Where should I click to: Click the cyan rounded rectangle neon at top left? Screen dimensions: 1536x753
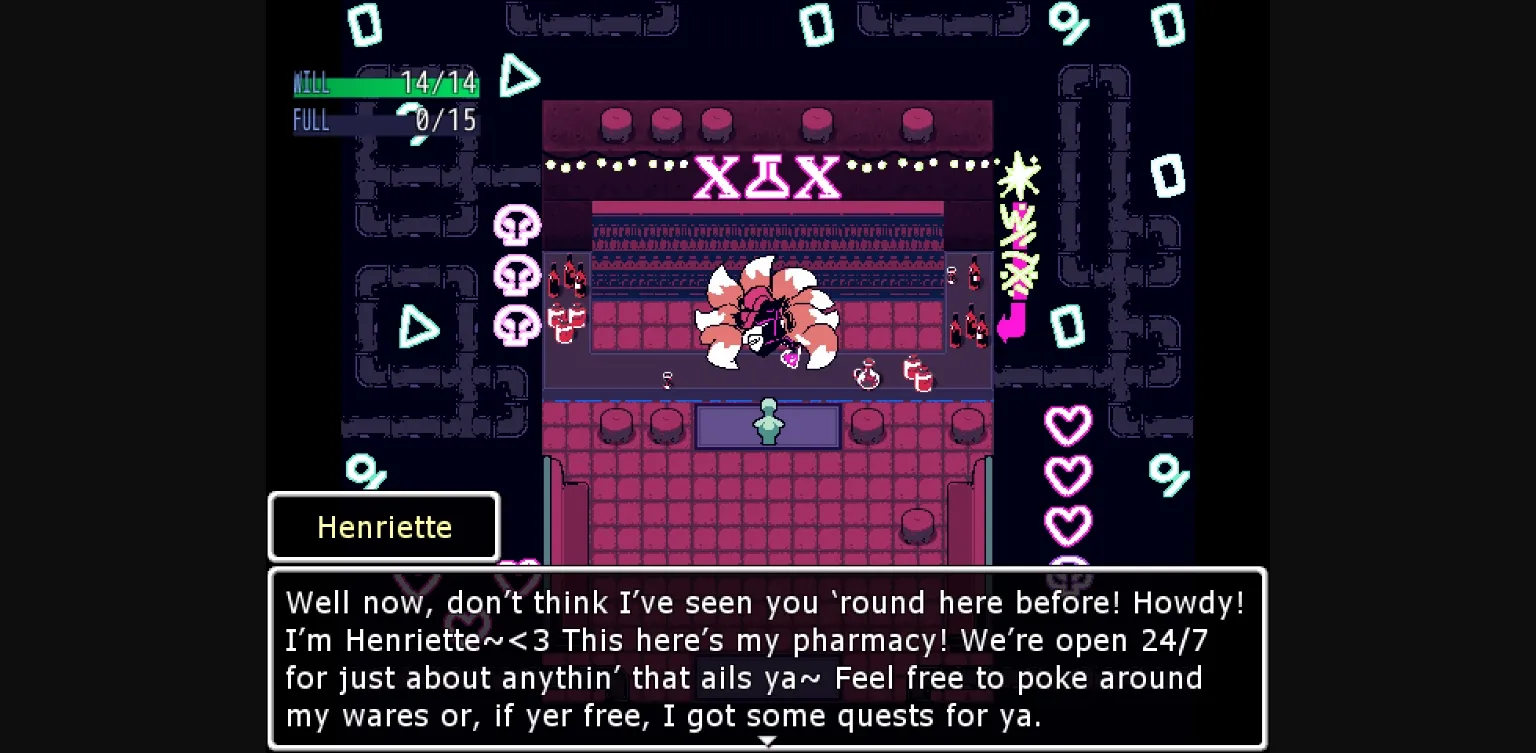point(366,25)
